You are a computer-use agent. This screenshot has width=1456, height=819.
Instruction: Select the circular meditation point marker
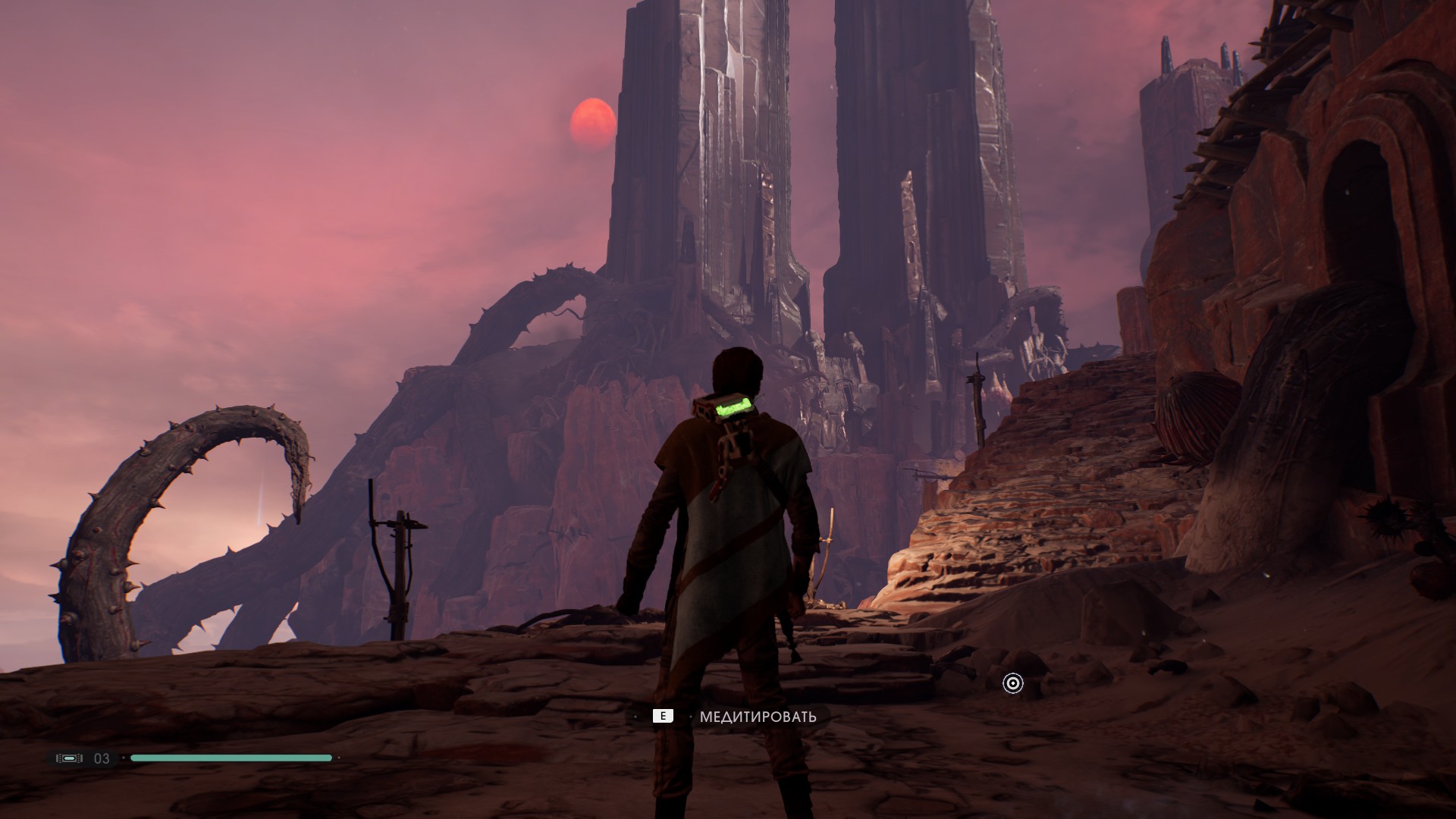(x=1012, y=683)
